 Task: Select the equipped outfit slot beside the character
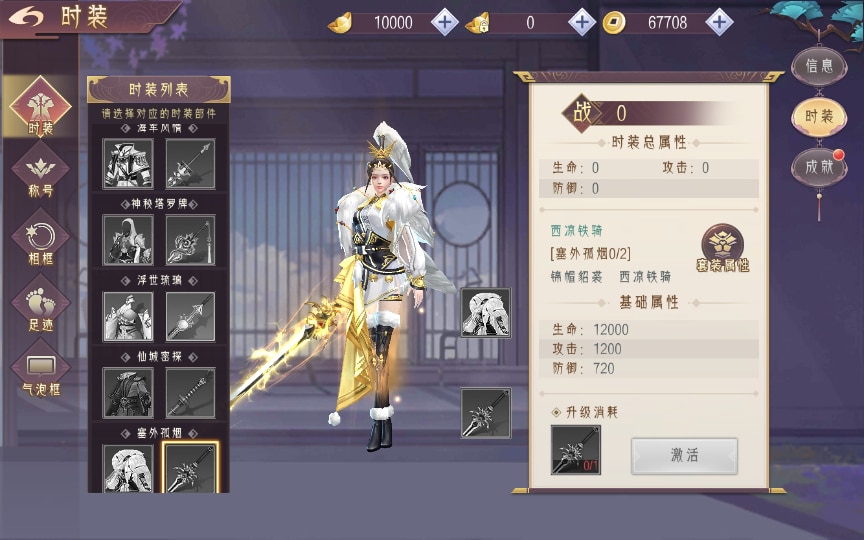click(x=486, y=313)
